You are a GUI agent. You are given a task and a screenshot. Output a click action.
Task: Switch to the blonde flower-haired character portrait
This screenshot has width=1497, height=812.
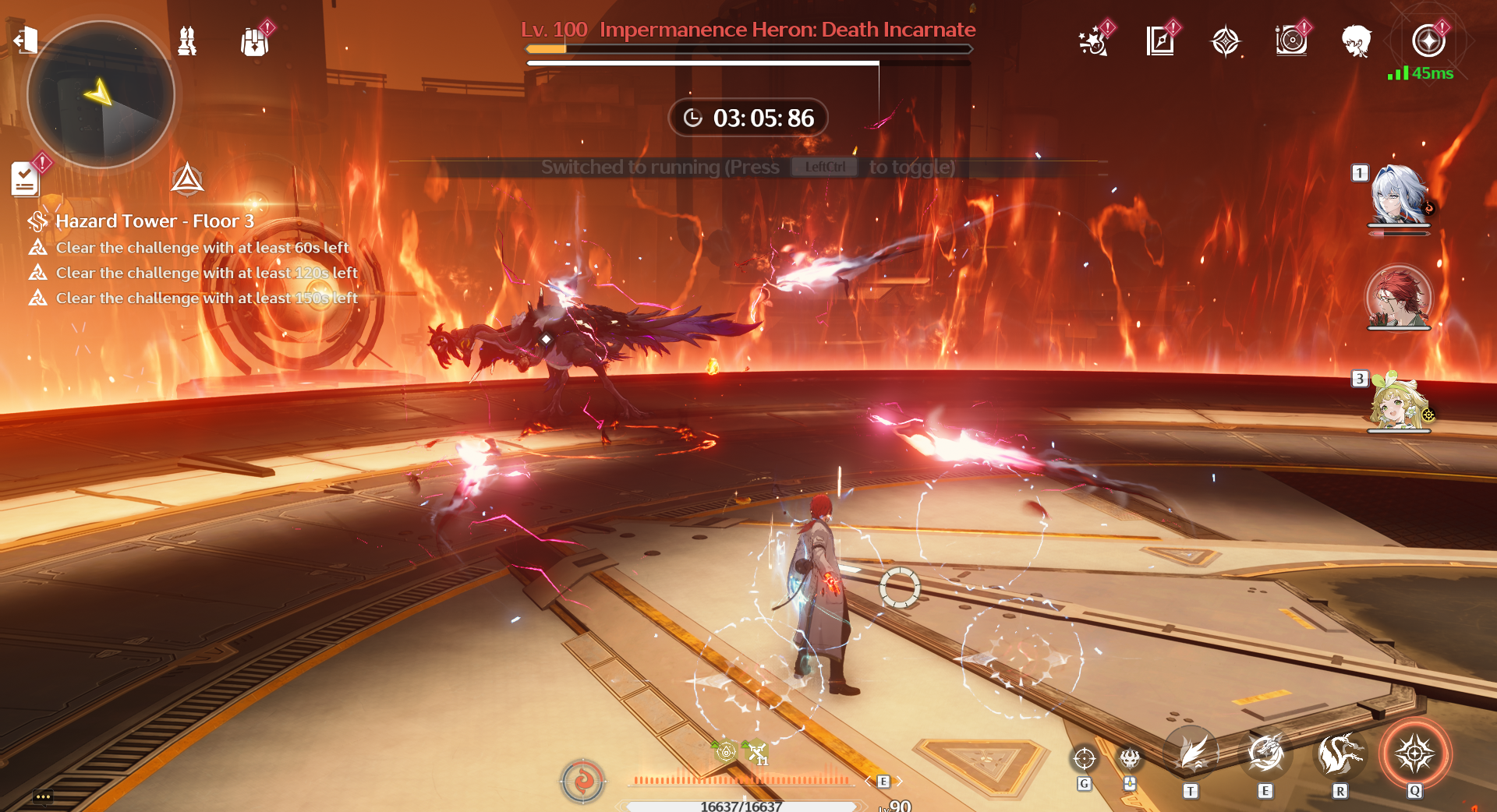coord(1399,401)
